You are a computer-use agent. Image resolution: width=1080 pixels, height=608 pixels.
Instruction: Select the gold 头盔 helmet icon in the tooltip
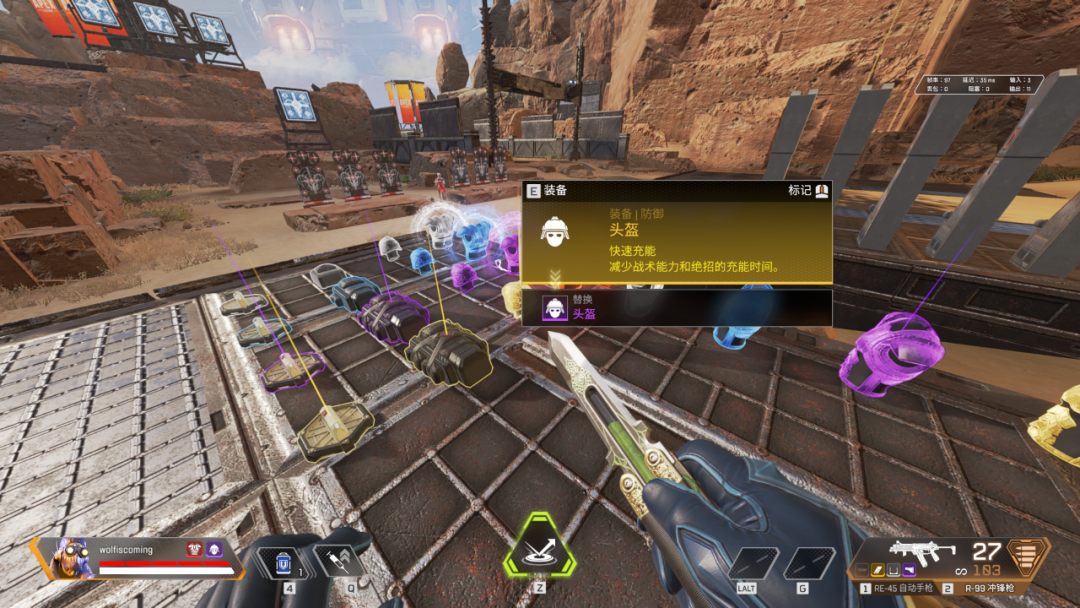(554, 231)
